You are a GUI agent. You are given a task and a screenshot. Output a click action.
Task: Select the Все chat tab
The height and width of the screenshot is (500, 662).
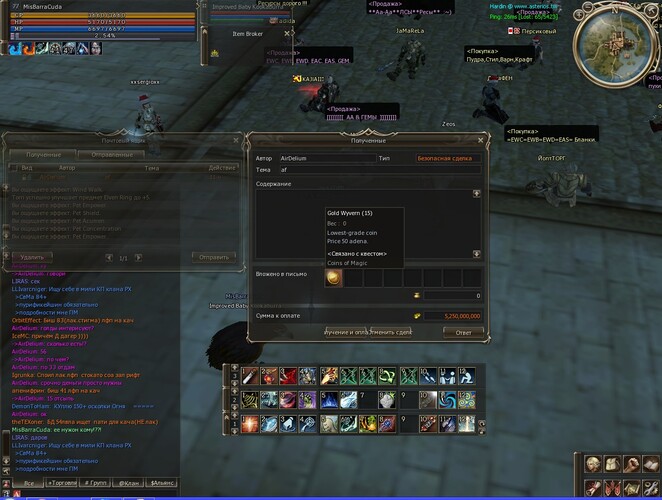click(x=29, y=483)
